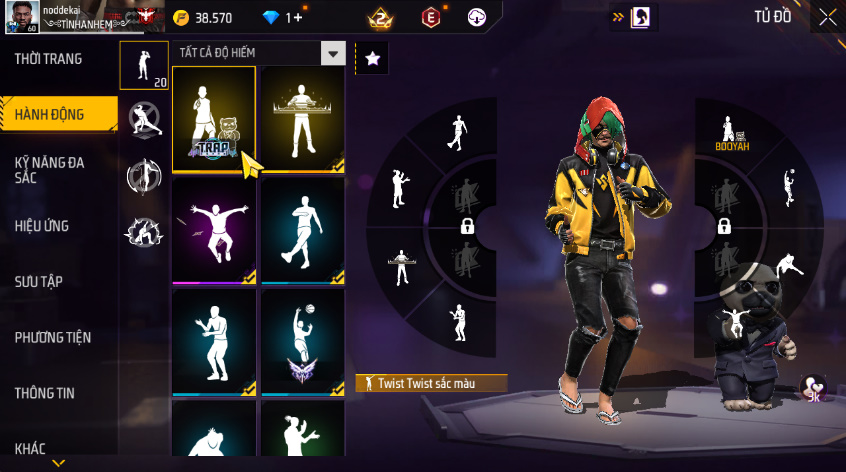Select the TRAP emote thumbnail
The image size is (846, 472).
pos(214,120)
